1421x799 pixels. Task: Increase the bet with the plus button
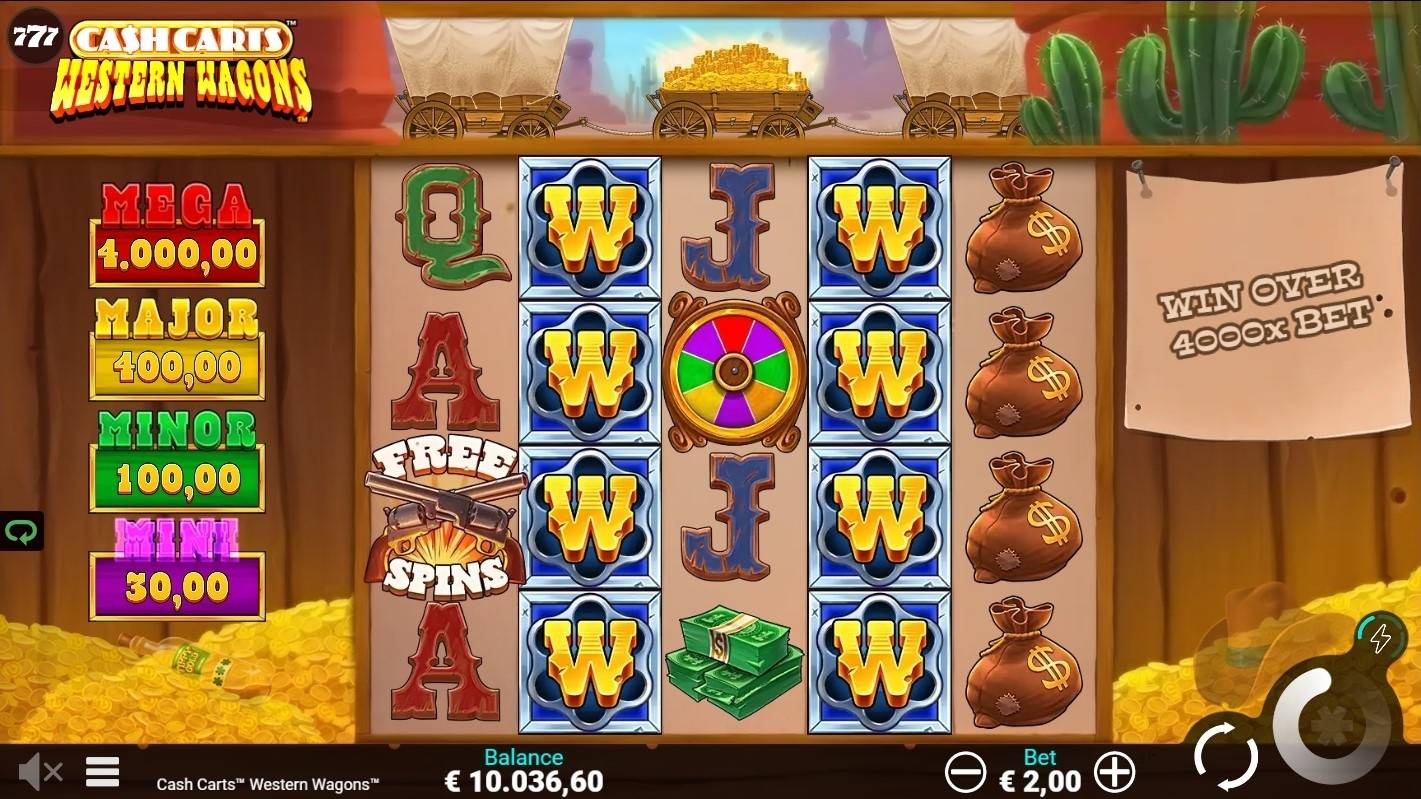1114,772
